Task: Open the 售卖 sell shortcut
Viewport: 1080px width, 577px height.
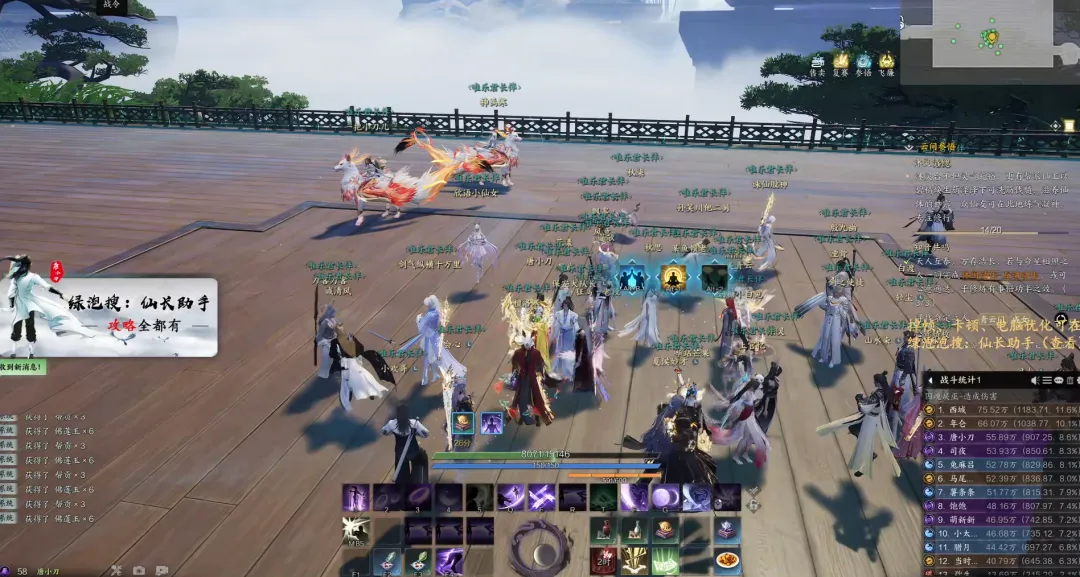Action: [817, 62]
